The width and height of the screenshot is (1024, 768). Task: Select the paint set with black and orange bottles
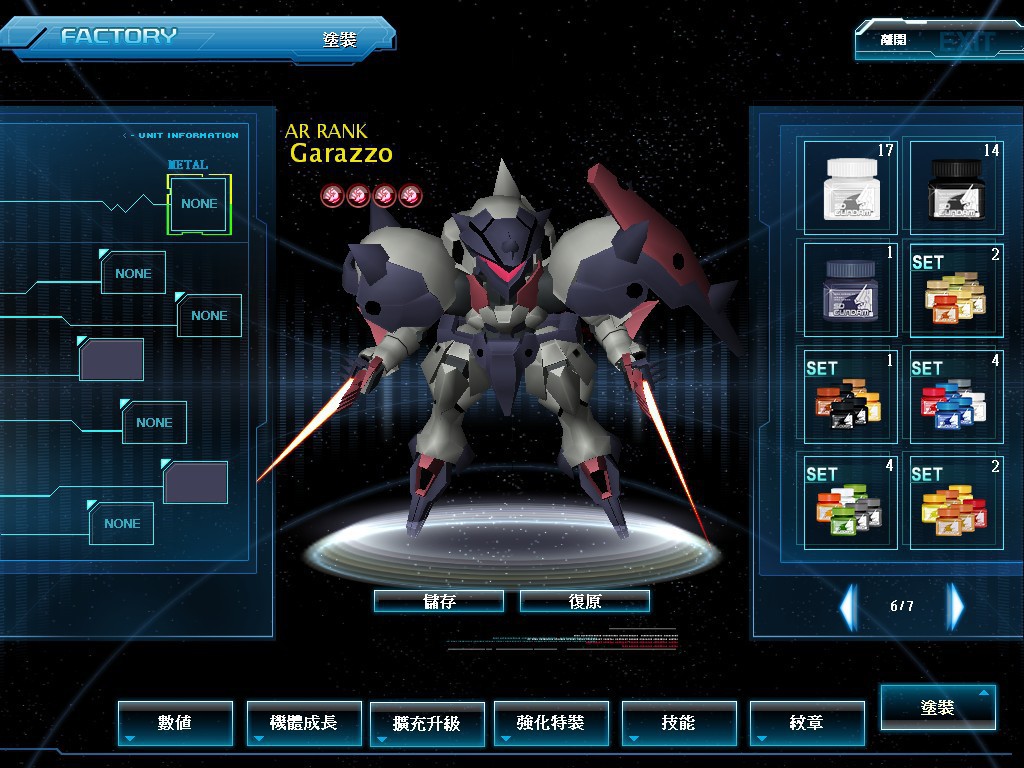pyautogui.click(x=851, y=395)
